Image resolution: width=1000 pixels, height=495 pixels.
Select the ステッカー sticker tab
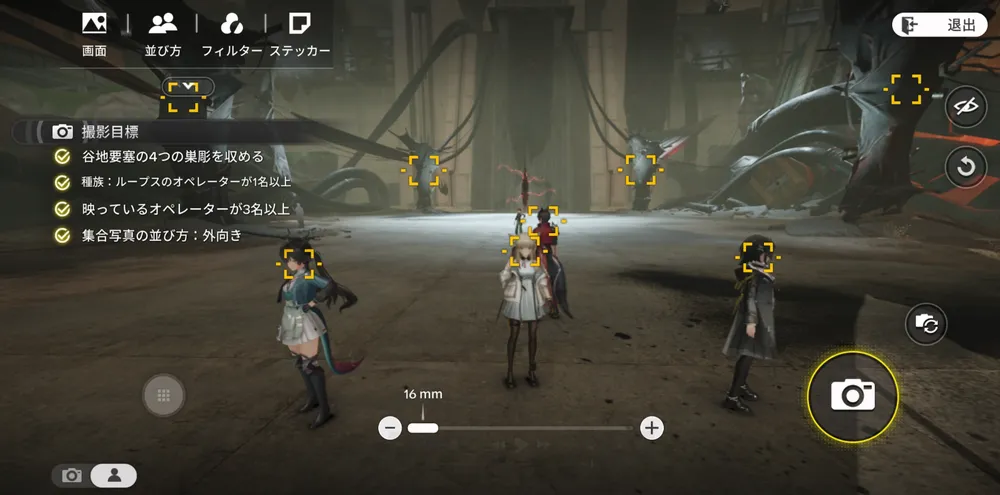point(299,32)
